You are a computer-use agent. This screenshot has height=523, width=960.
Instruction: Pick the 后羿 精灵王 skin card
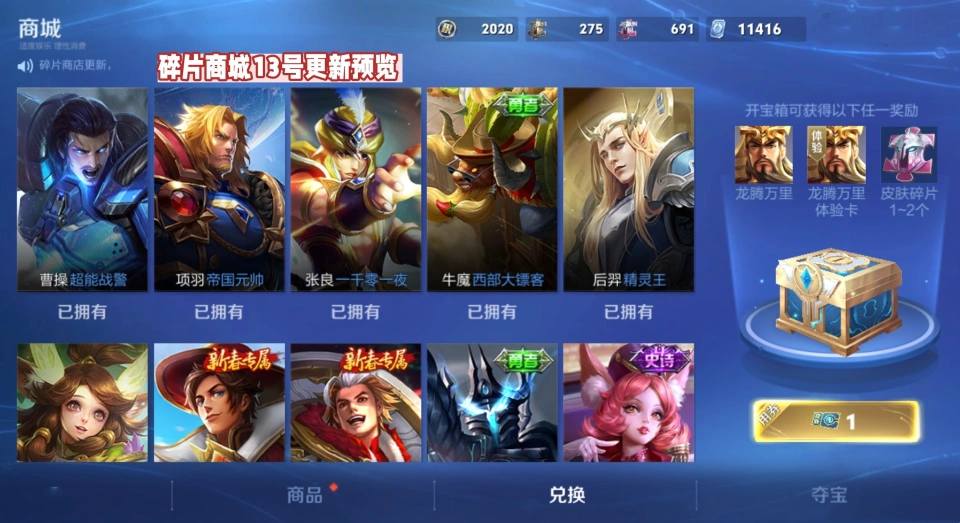coord(628,190)
